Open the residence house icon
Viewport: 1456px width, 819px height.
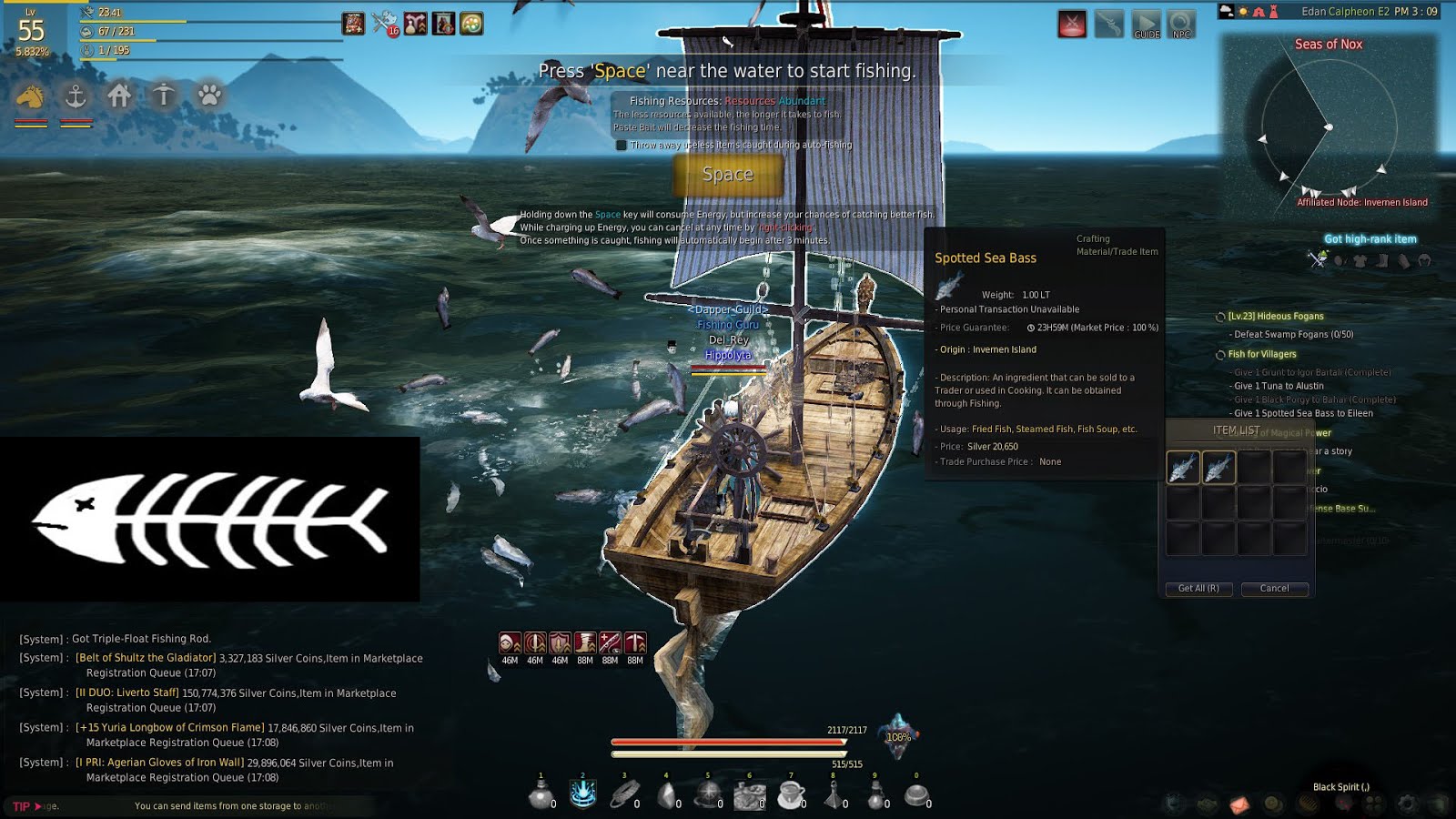pos(119,96)
